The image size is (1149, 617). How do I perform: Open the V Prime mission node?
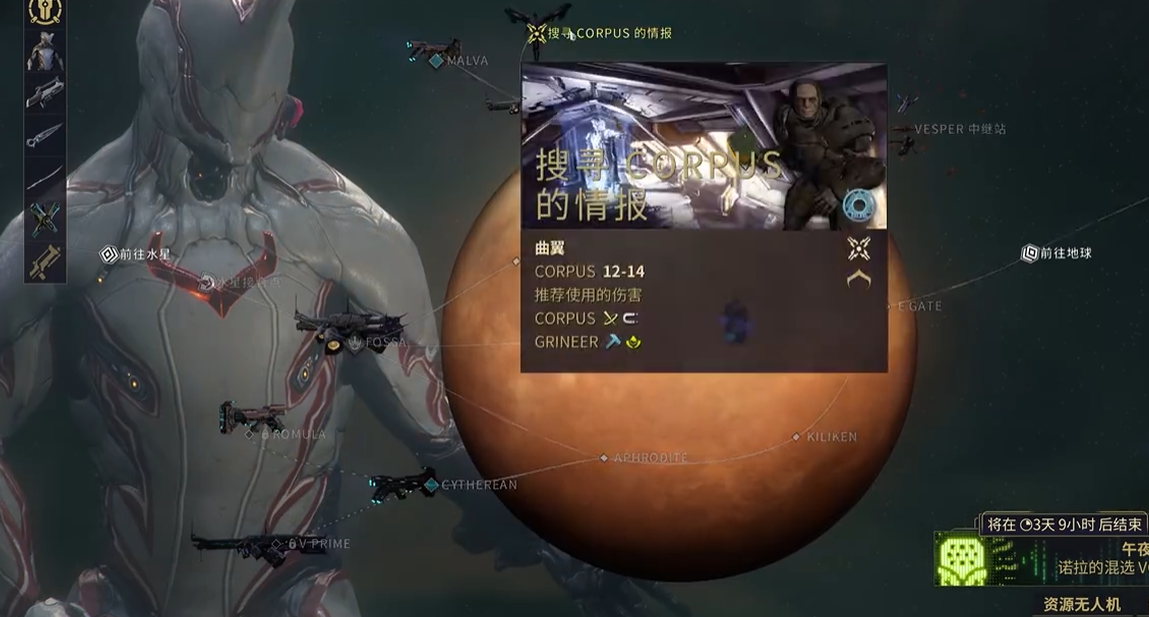pos(277,545)
